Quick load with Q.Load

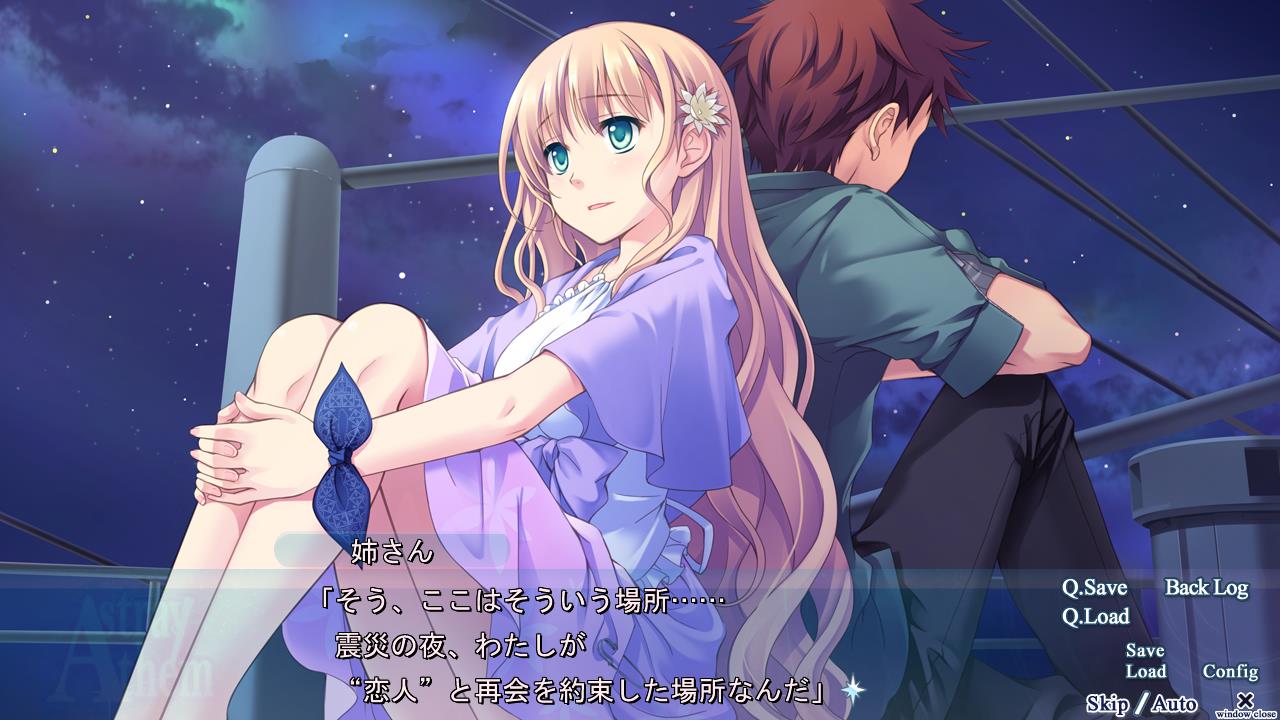click(x=1095, y=616)
